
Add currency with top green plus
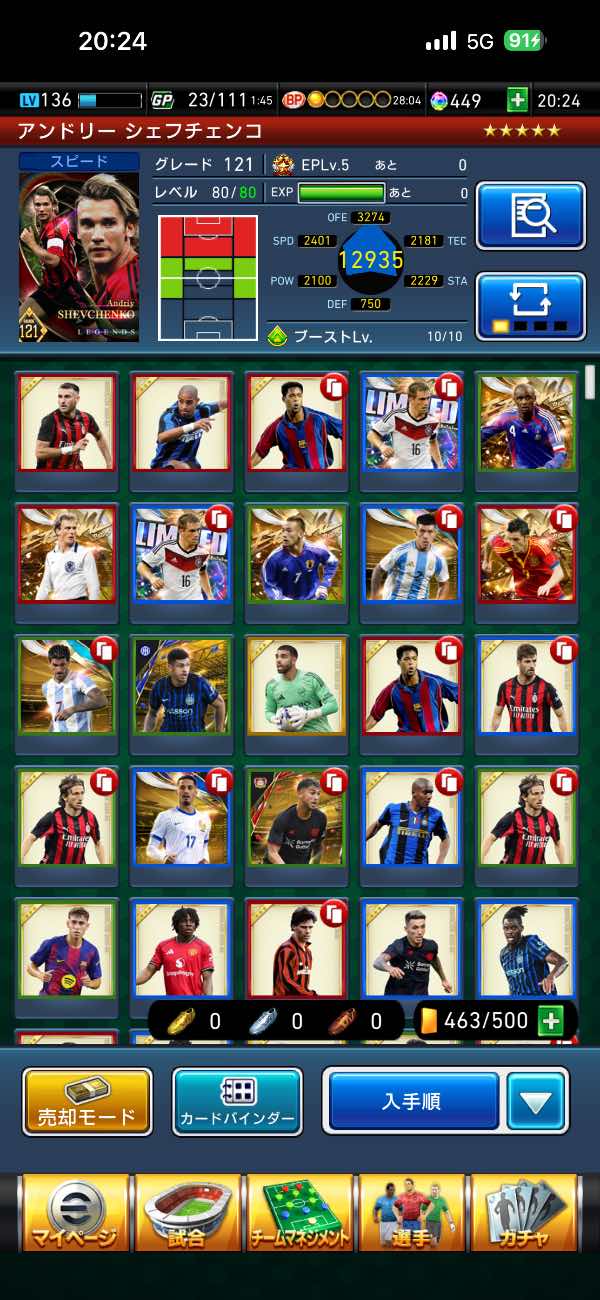pyautogui.click(x=517, y=100)
